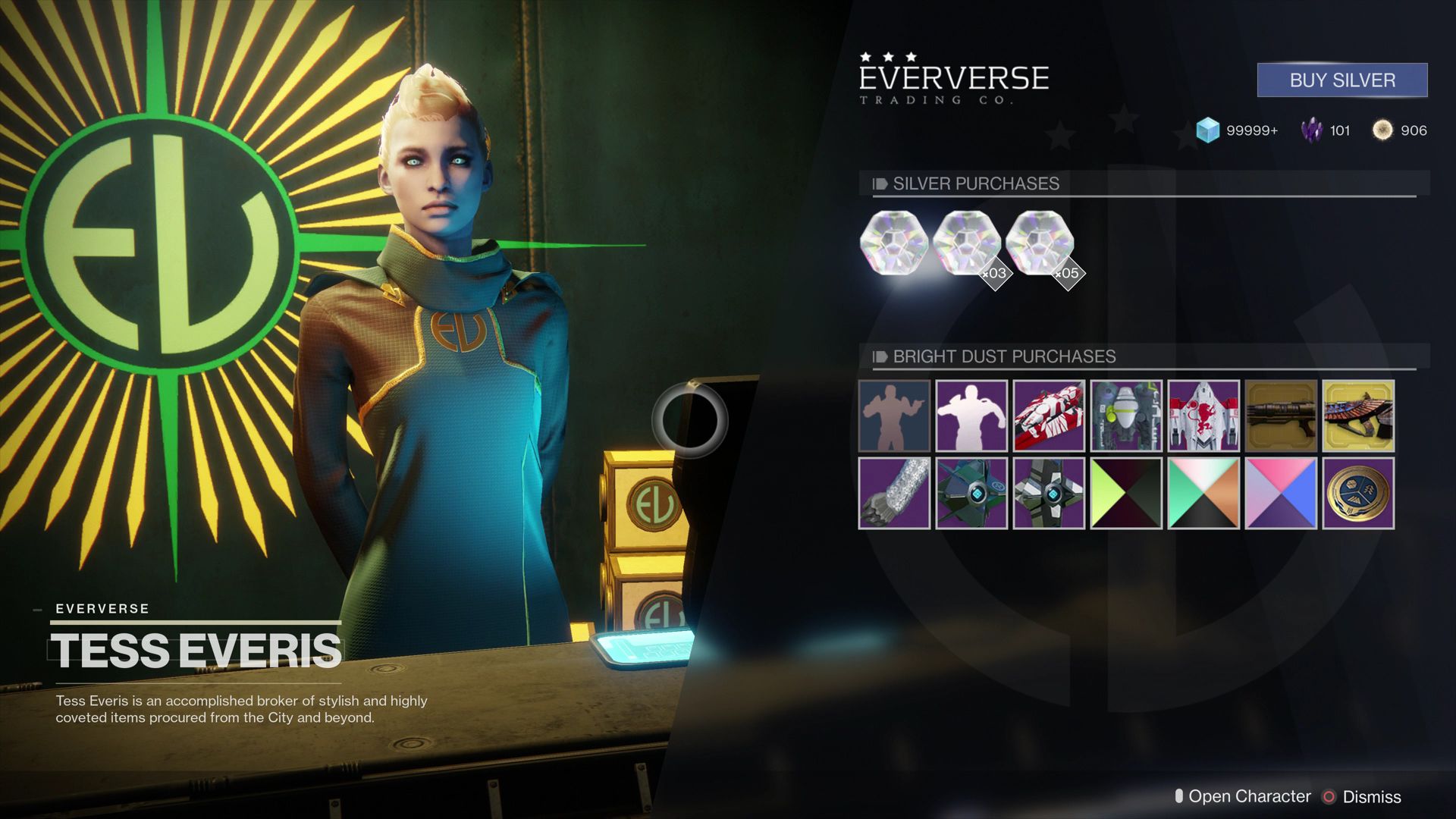Select the gold class-symbol emblem coin
The width and height of the screenshot is (1456, 819).
pyautogui.click(x=1358, y=494)
